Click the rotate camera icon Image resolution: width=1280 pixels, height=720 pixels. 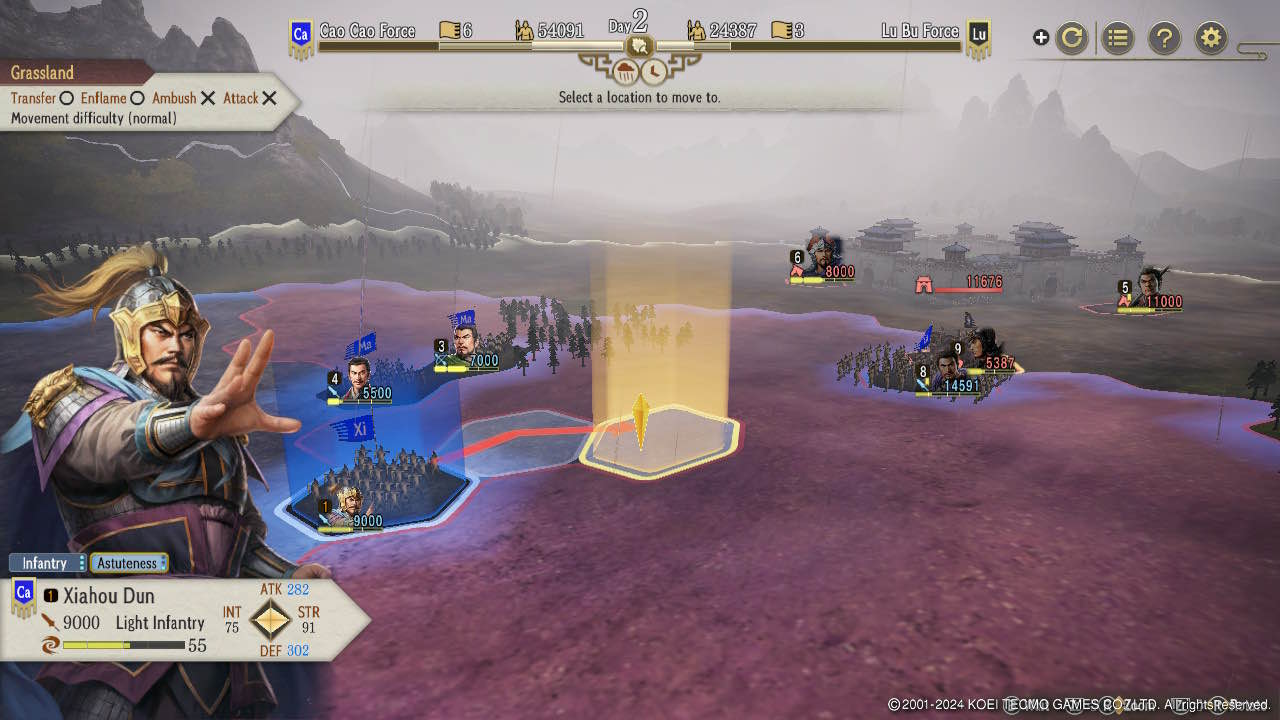click(1071, 37)
